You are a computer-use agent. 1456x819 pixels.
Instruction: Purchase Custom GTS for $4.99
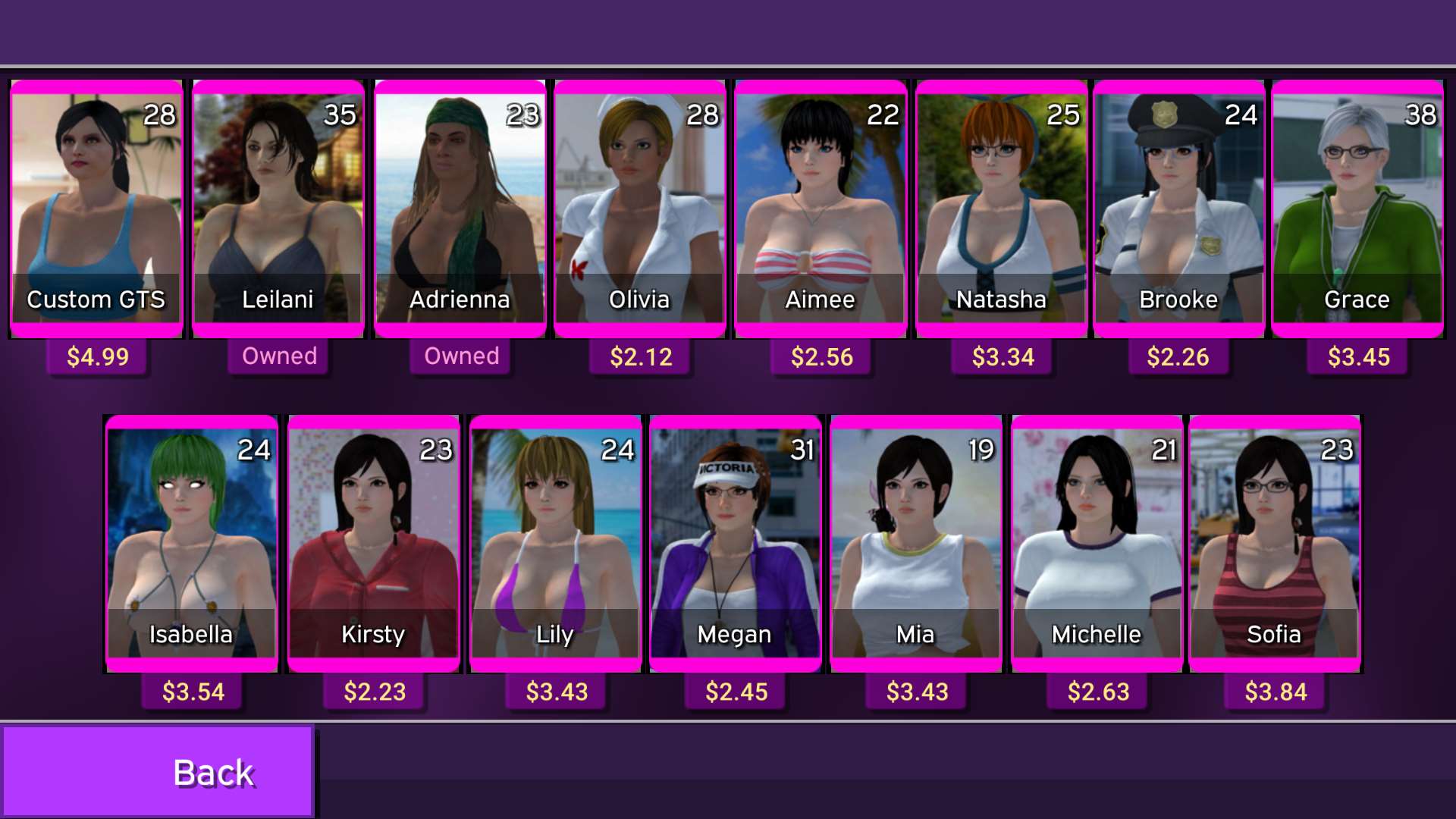click(x=96, y=356)
